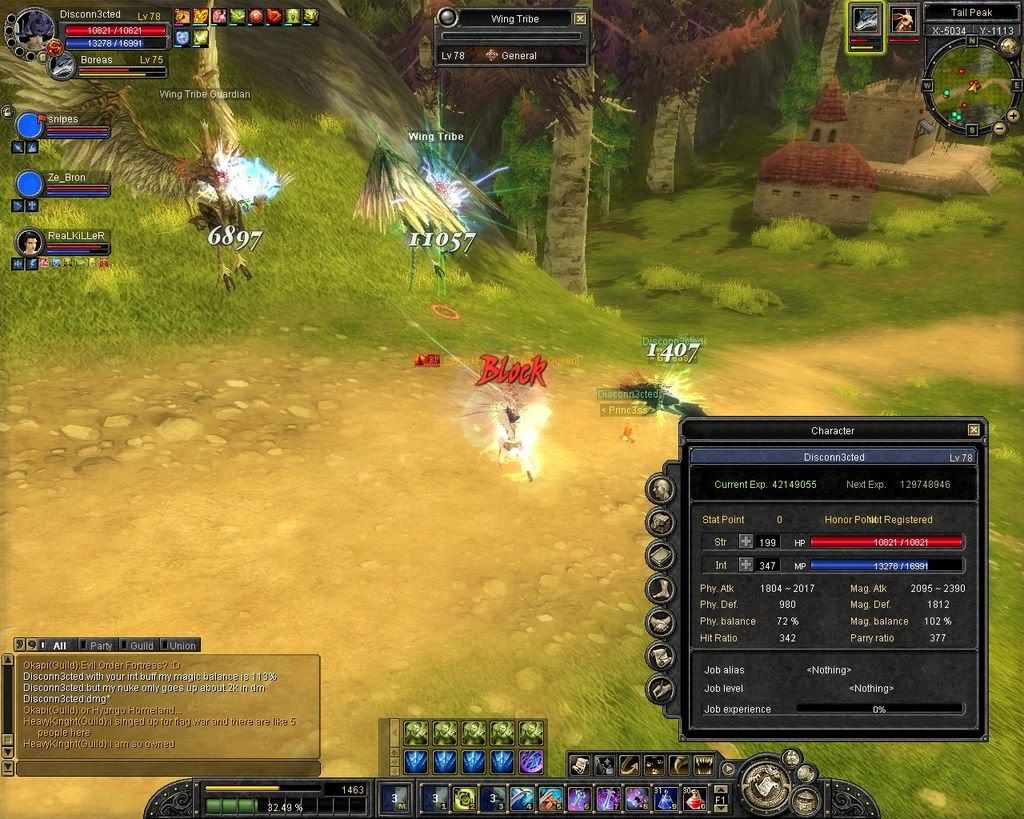Open the character head side tab
Image resolution: width=1024 pixels, height=819 pixels.
tap(659, 489)
